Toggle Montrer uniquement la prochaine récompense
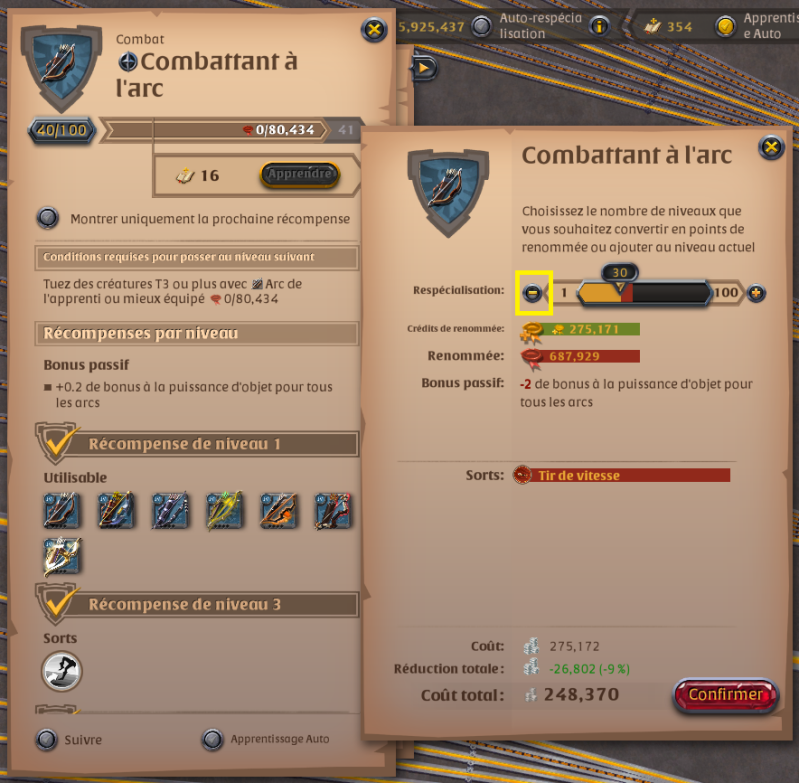 [47, 218]
